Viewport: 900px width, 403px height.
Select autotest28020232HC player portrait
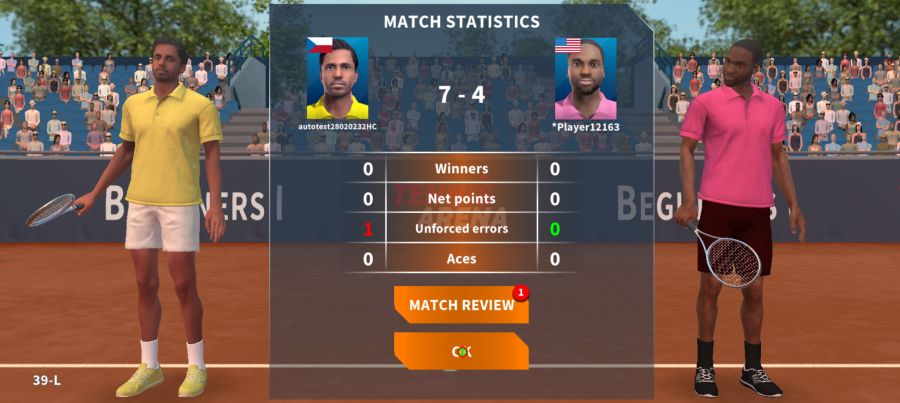(337, 79)
